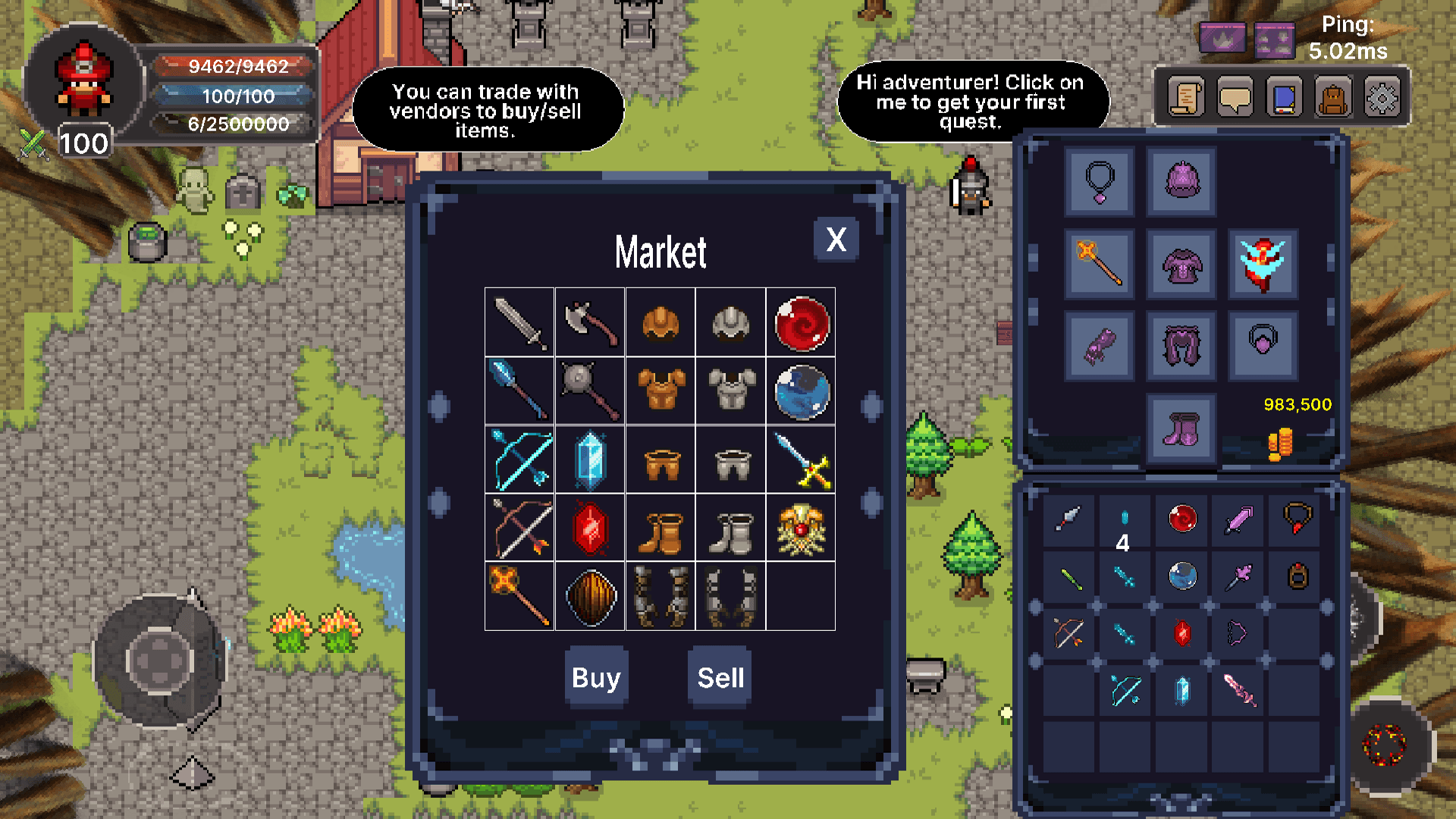Select the wooden round shield in Market
Screen dimensions: 1456x819
click(x=590, y=597)
